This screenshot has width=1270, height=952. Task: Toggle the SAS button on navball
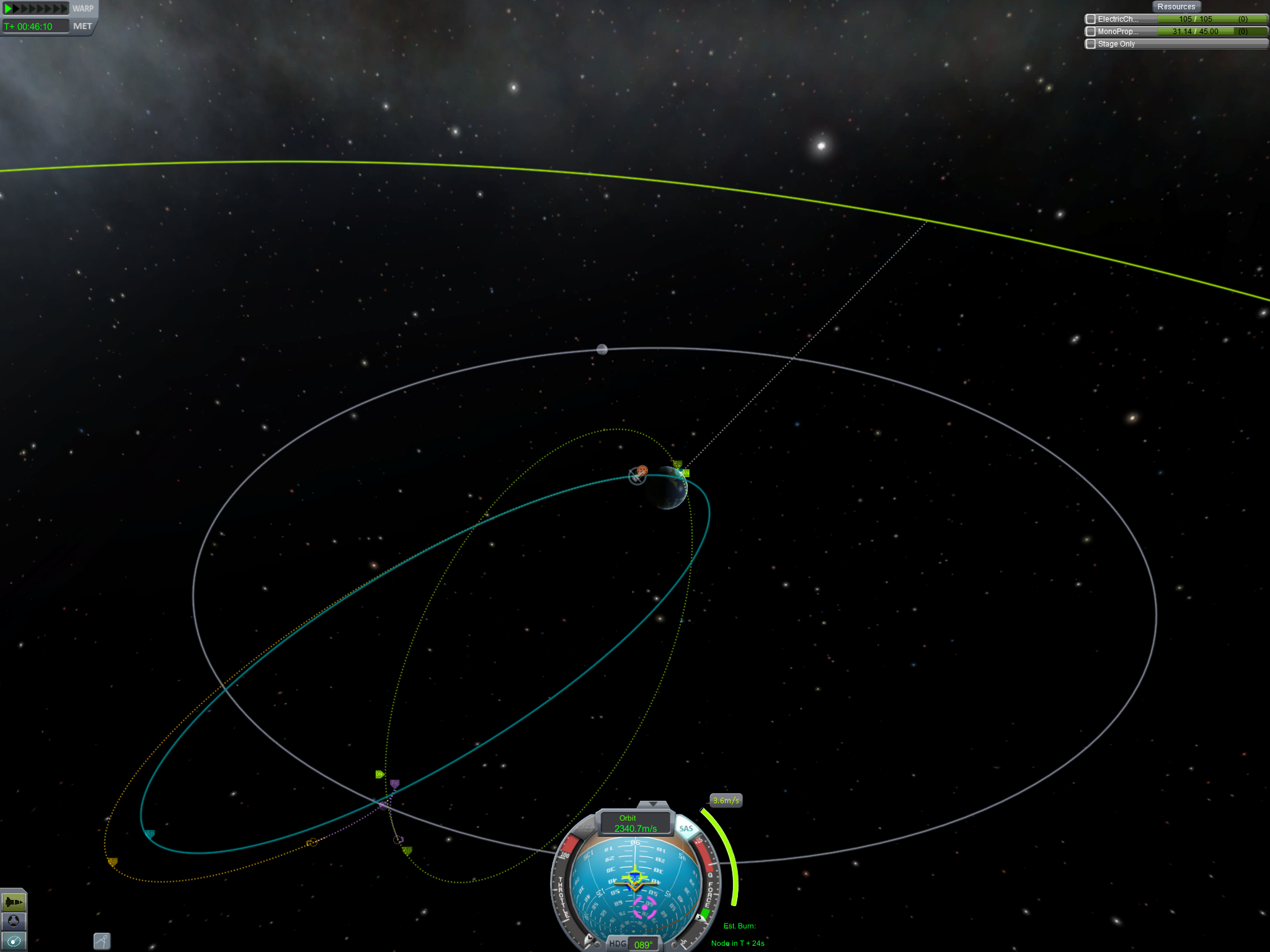[x=686, y=829]
